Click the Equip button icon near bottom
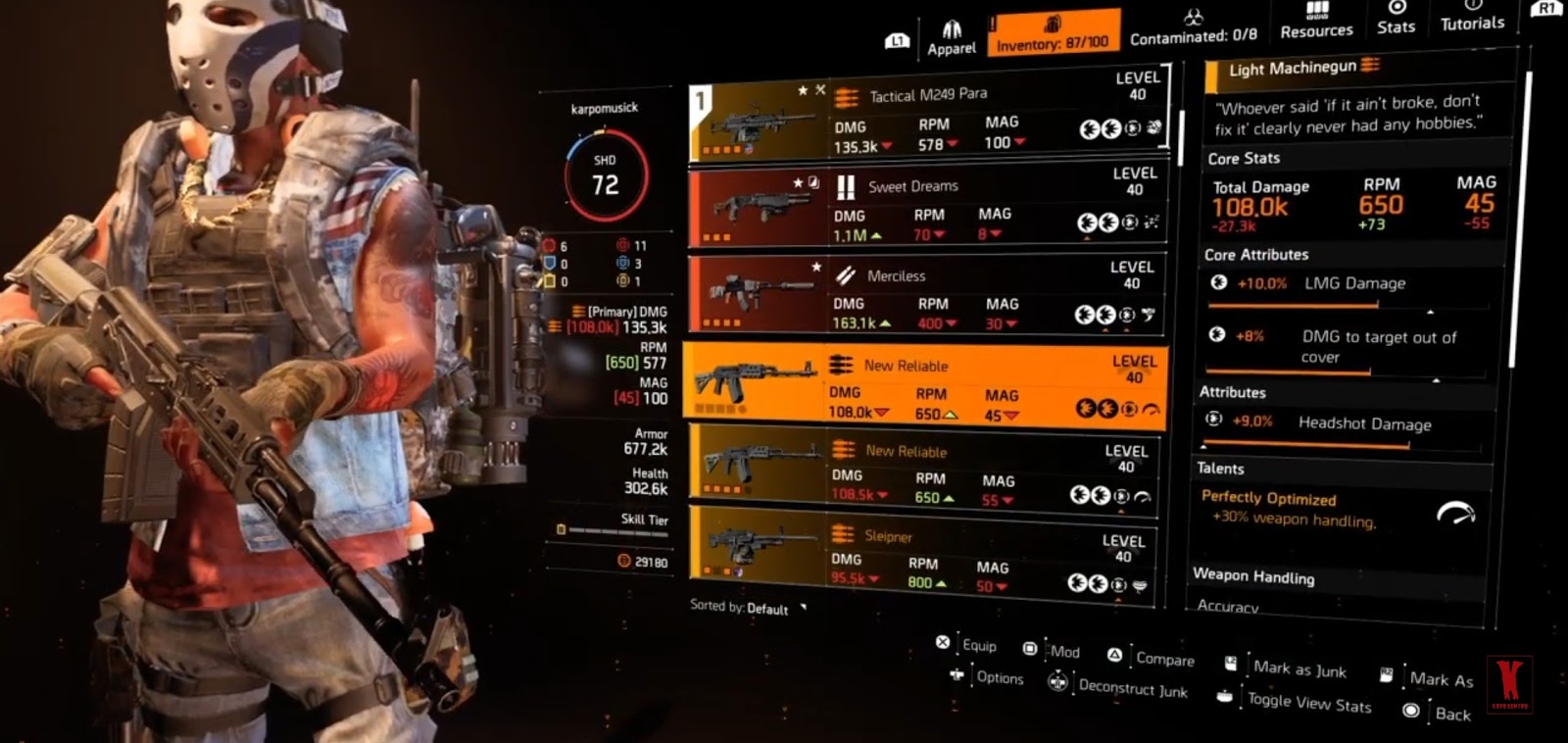This screenshot has width=1568, height=743. [944, 646]
